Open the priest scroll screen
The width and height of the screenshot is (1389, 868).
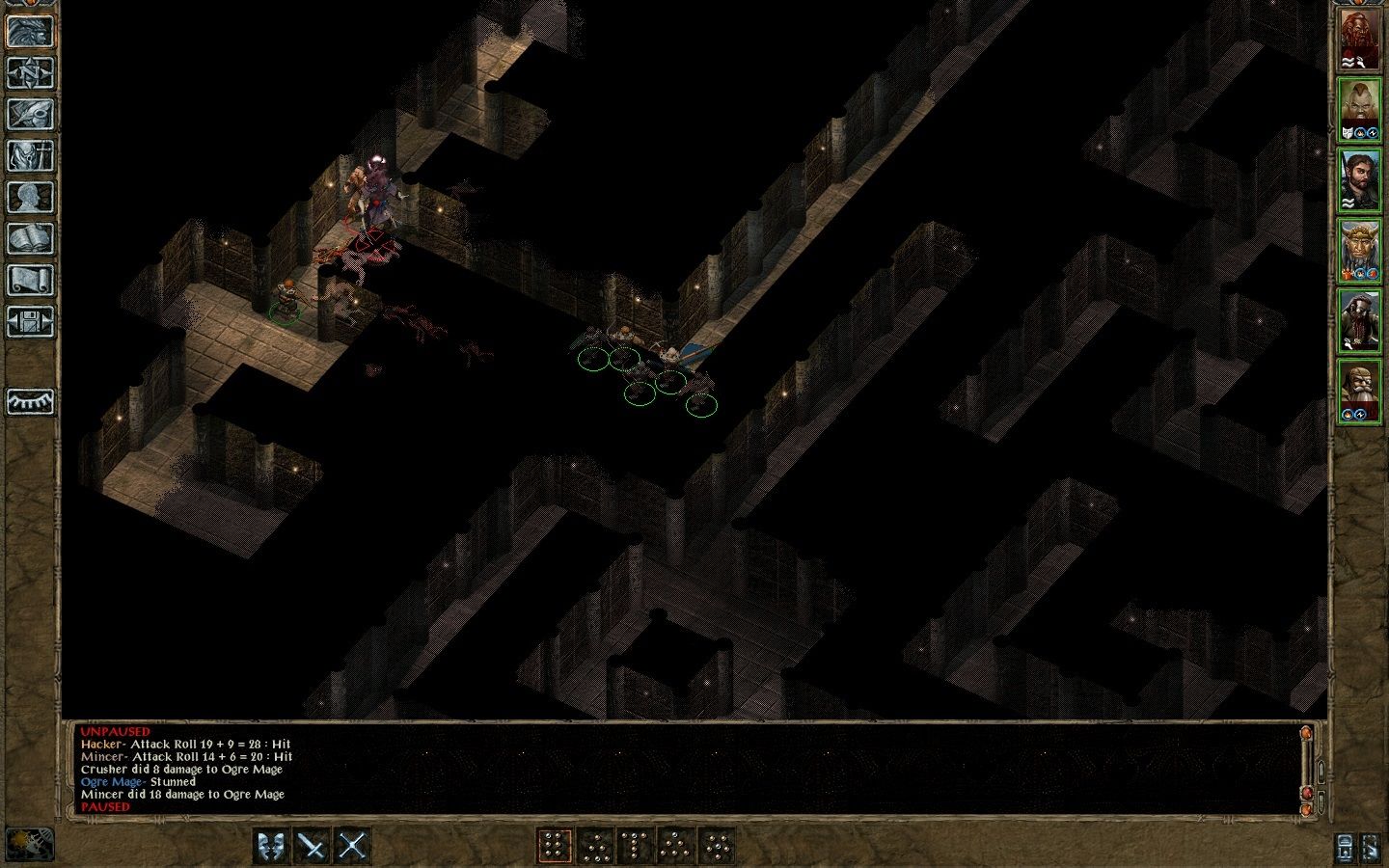pyautogui.click(x=30, y=281)
